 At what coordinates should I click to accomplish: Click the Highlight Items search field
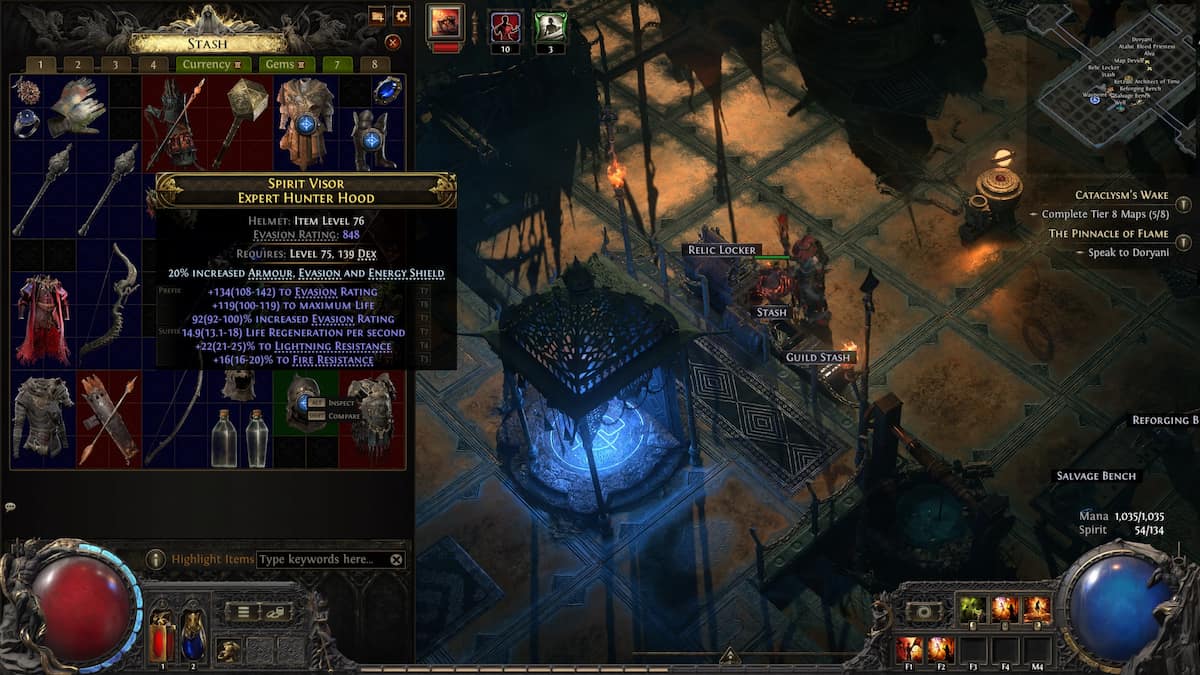click(322, 560)
